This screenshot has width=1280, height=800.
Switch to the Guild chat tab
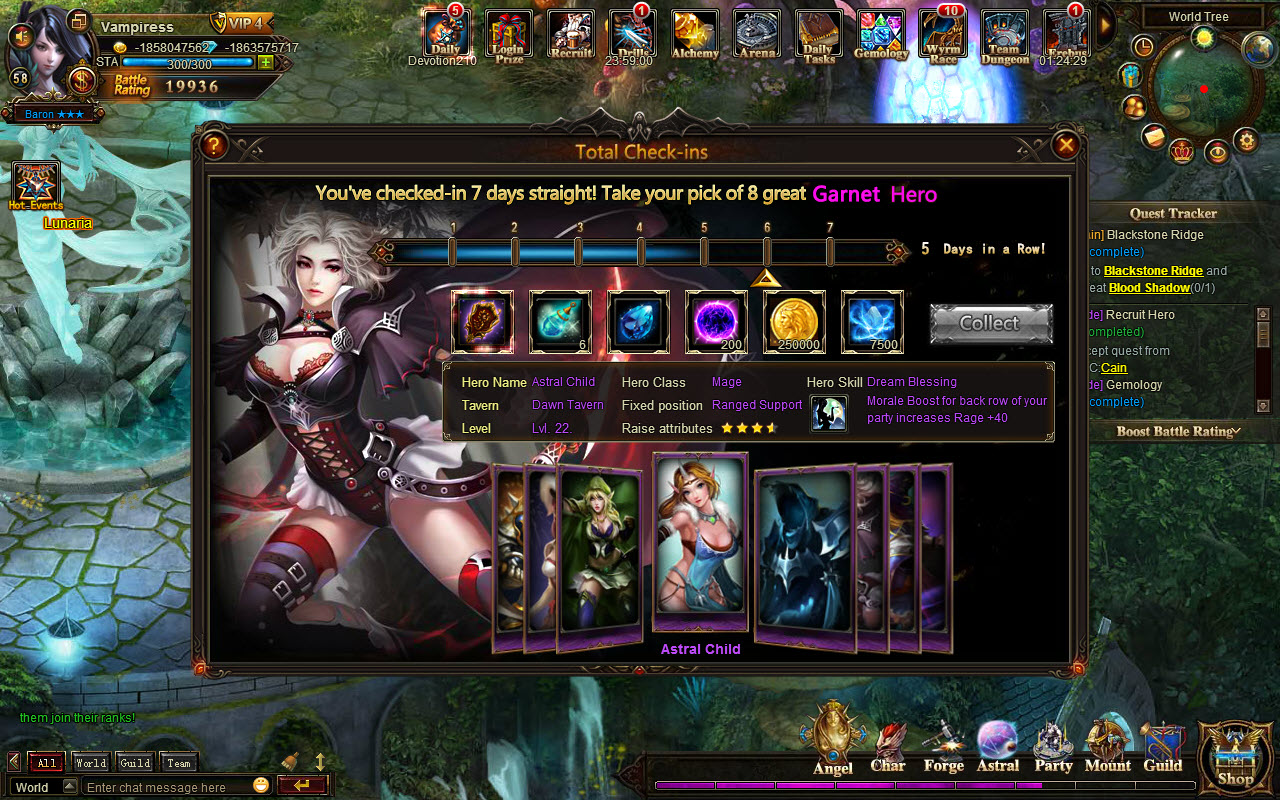134,762
